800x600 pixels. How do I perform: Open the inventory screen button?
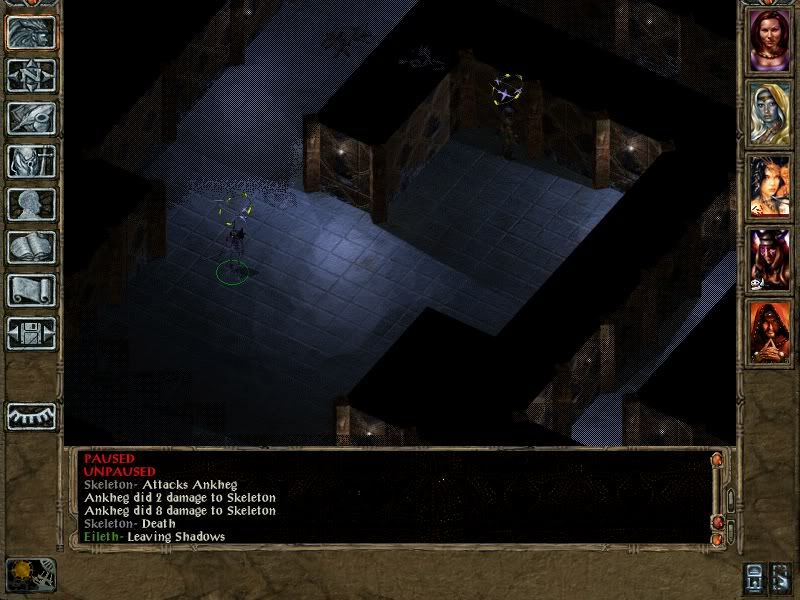31,161
